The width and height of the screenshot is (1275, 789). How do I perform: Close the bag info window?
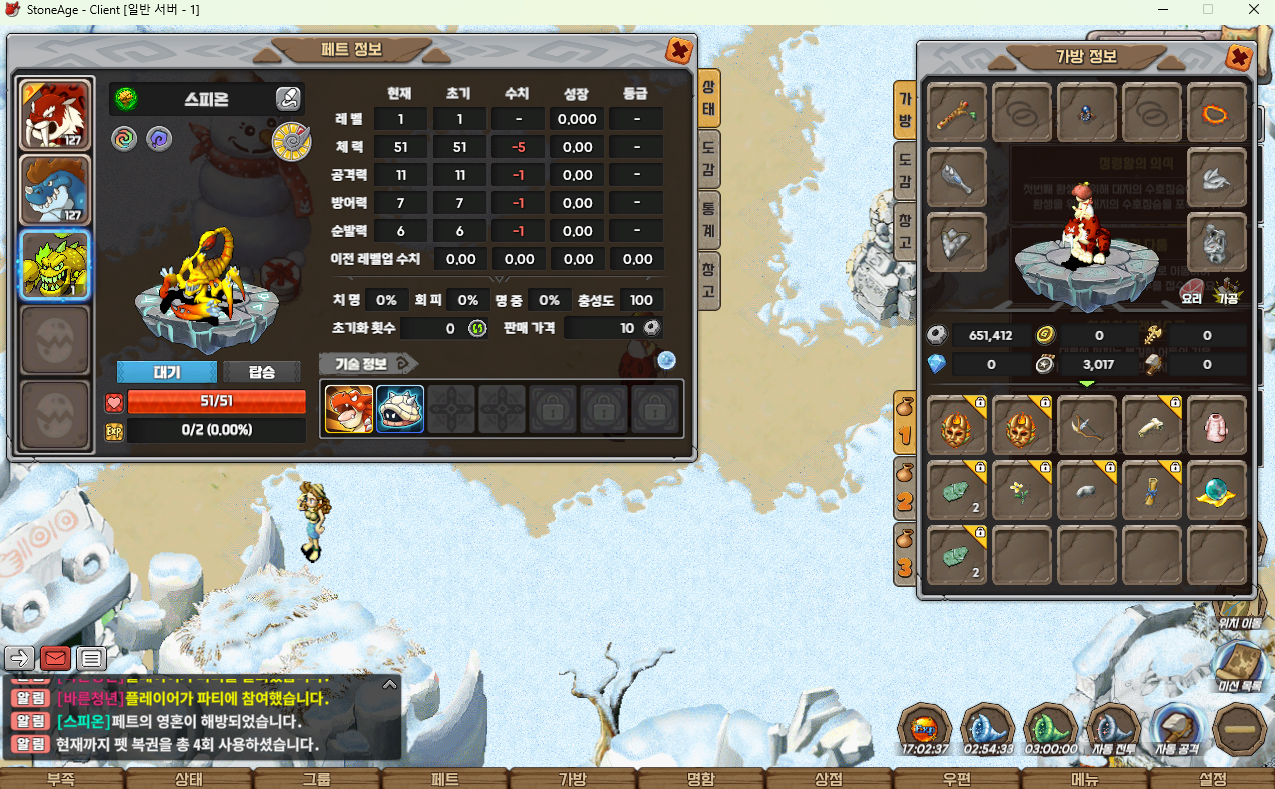[1239, 57]
